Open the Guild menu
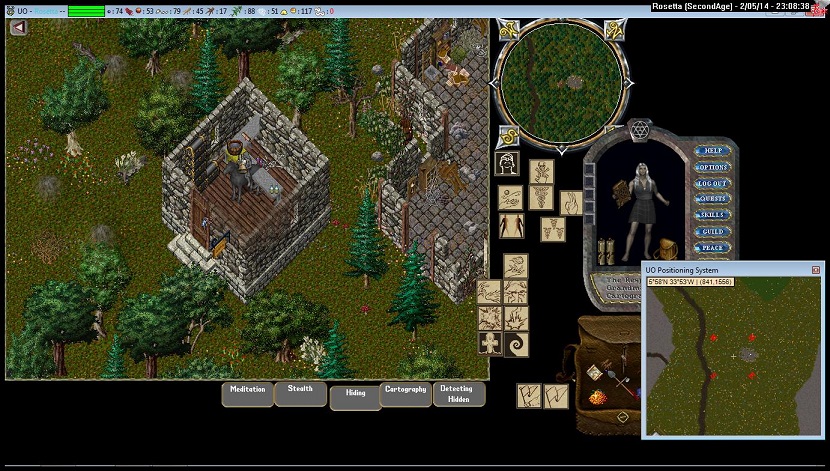Viewport: 830px width, 471px height. point(713,231)
